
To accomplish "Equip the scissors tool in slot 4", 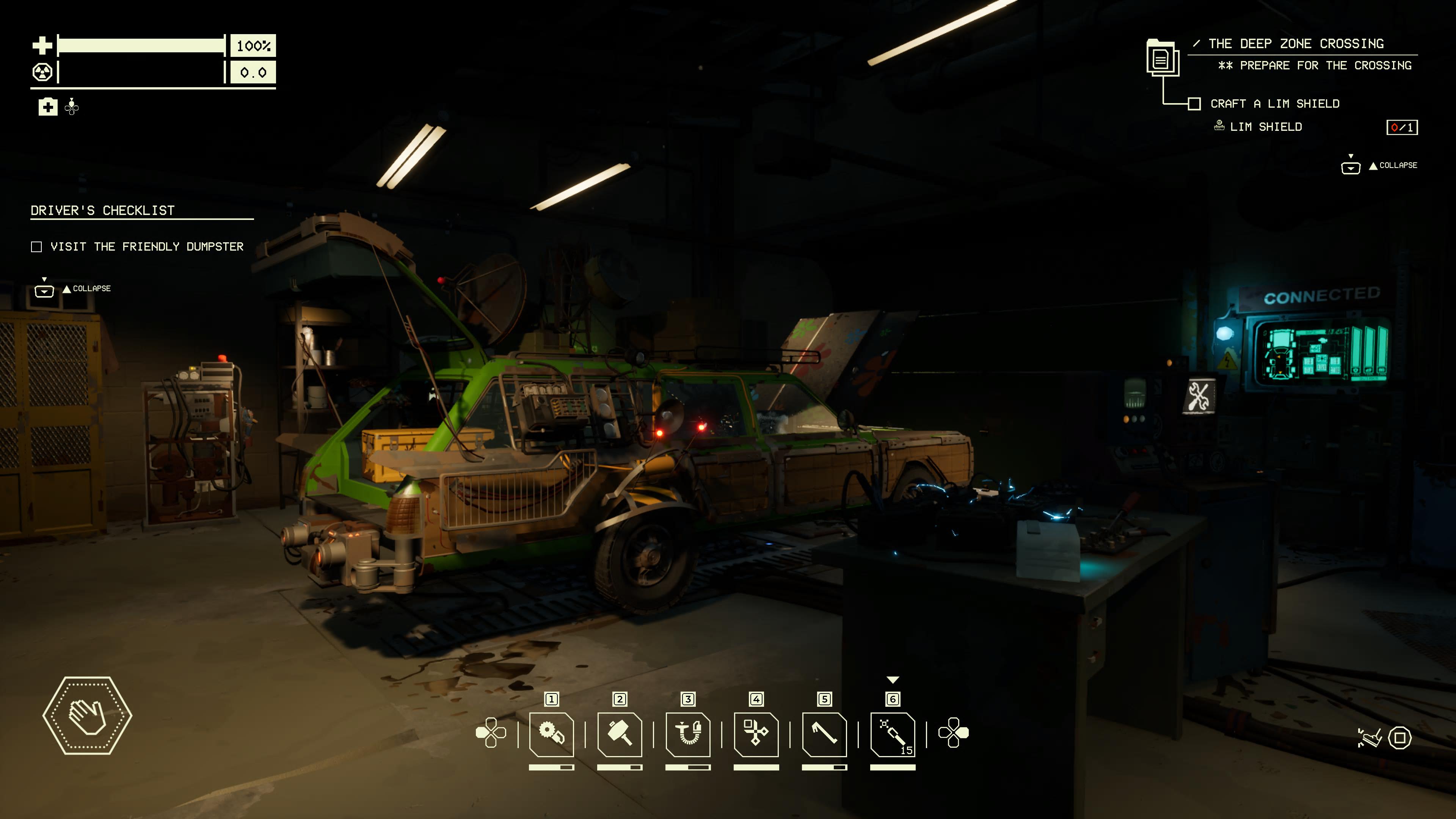I will (756, 734).
